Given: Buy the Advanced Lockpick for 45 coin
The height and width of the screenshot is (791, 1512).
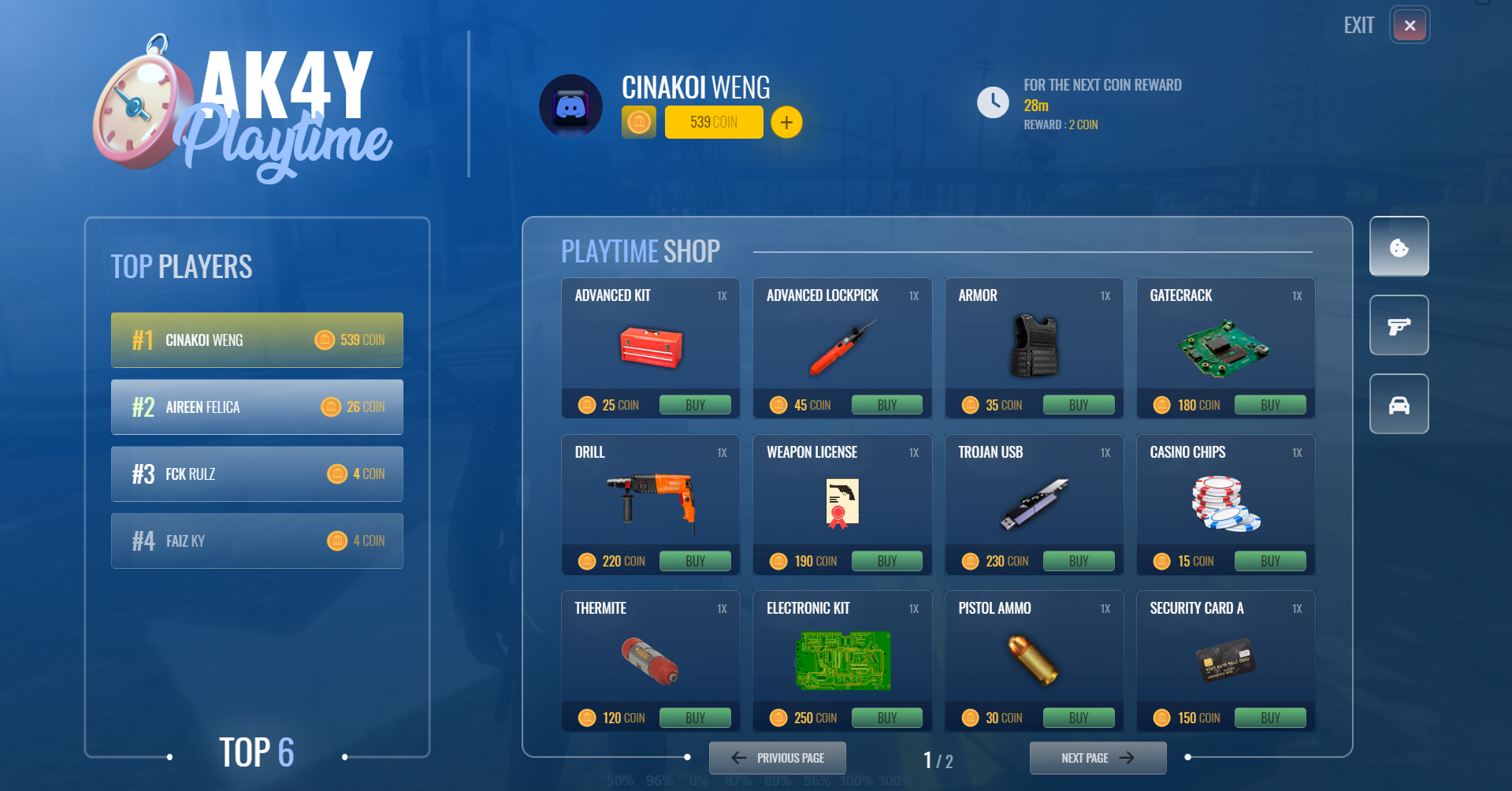Looking at the screenshot, I should tap(886, 405).
